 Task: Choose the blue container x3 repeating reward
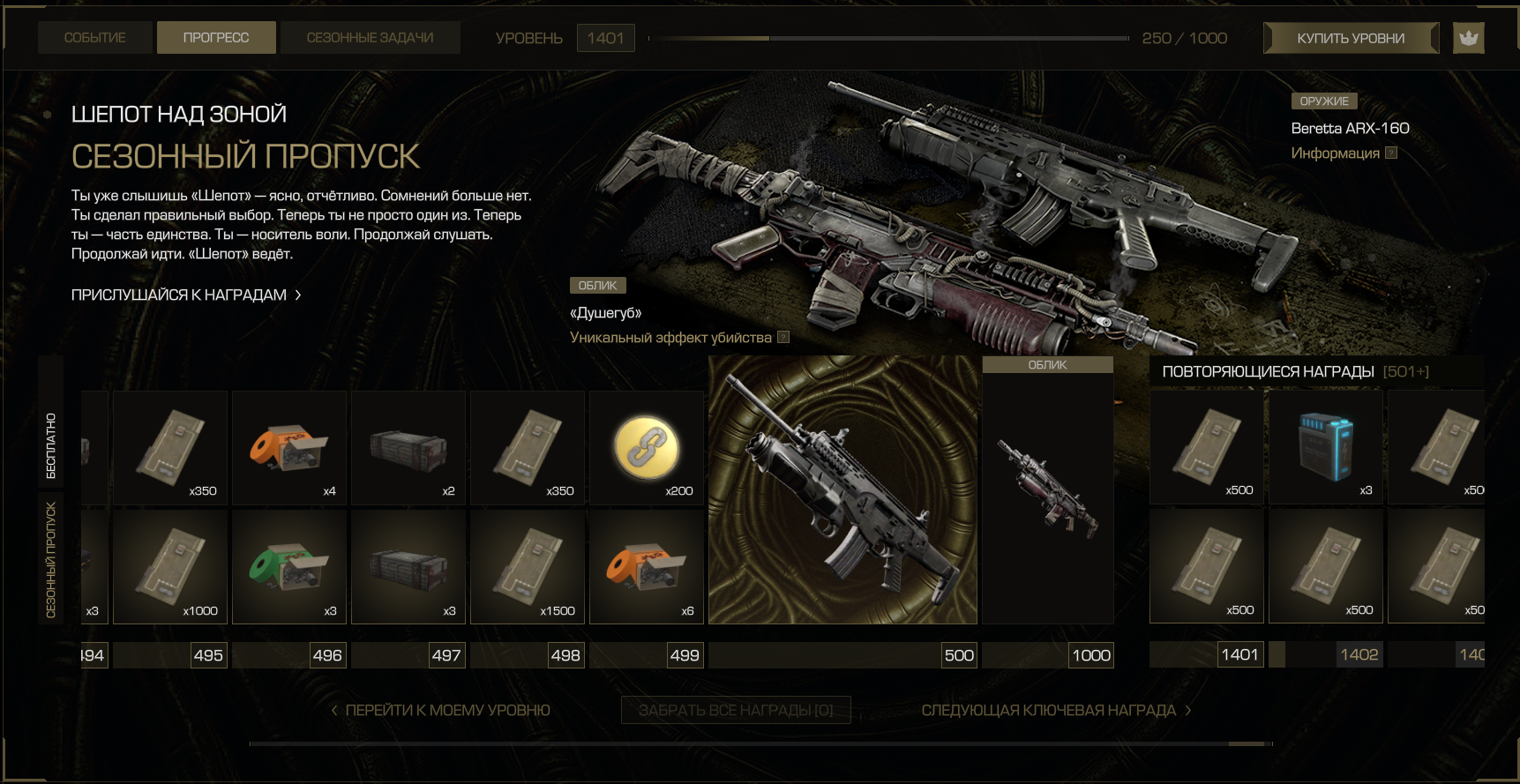pos(1325,448)
